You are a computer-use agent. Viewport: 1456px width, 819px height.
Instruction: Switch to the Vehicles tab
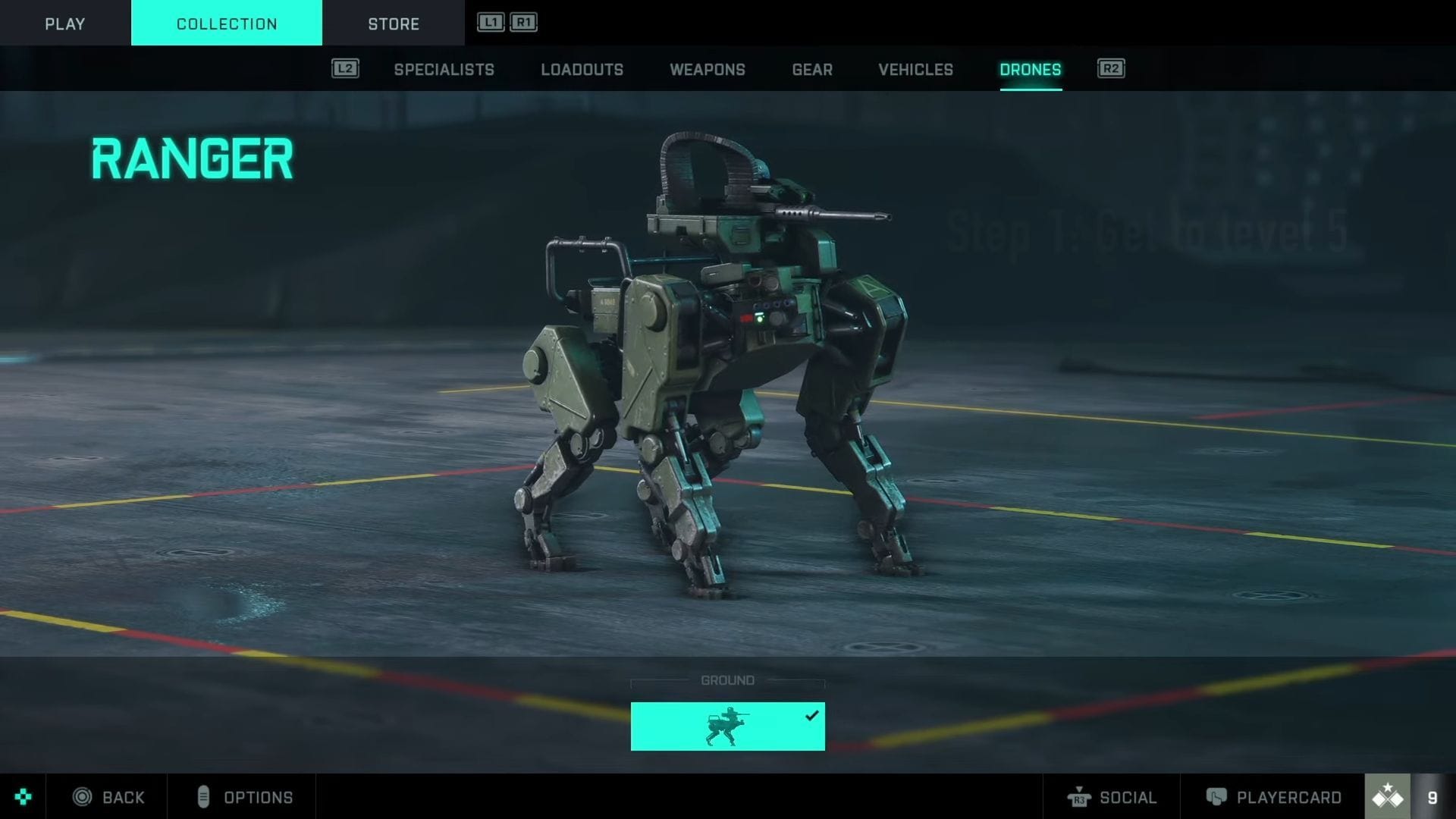click(x=915, y=70)
